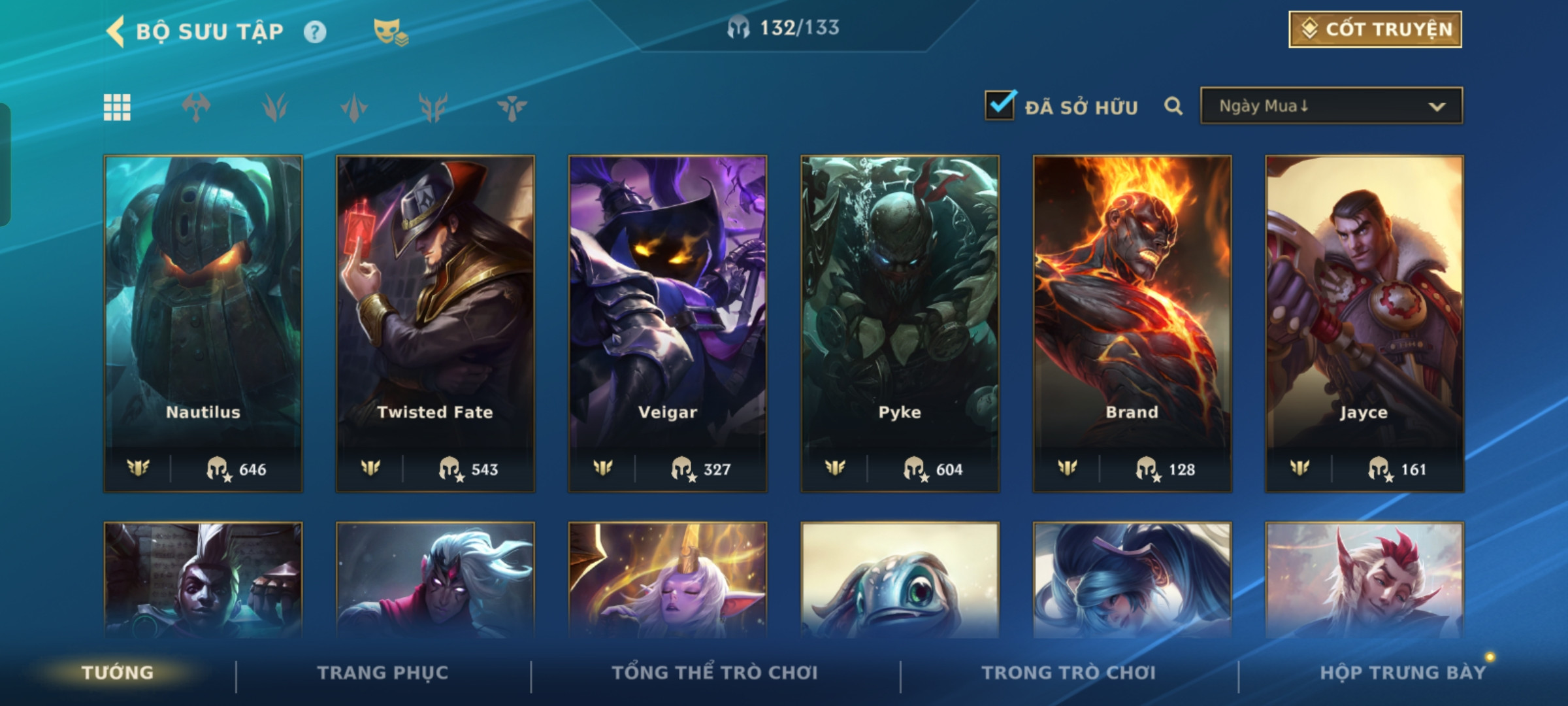Open the Tổng Thể Trò Chơi tab
The image size is (1568, 706).
coord(715,673)
